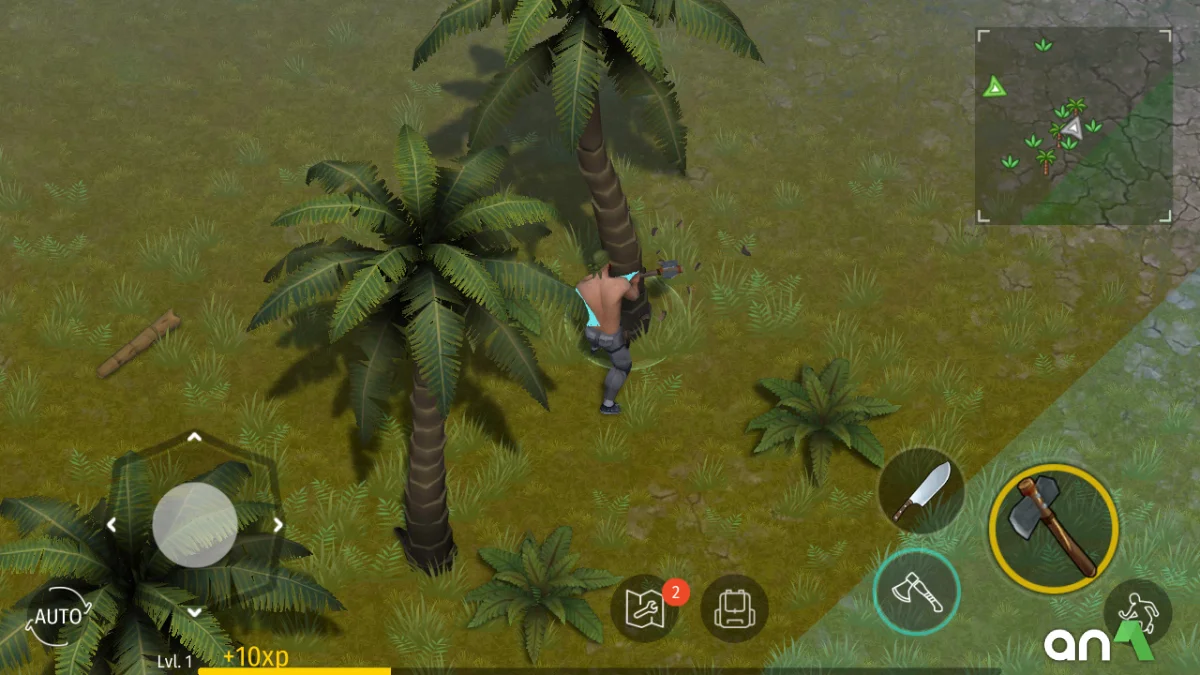Tap the joystick's up arrow

[x=195, y=437]
